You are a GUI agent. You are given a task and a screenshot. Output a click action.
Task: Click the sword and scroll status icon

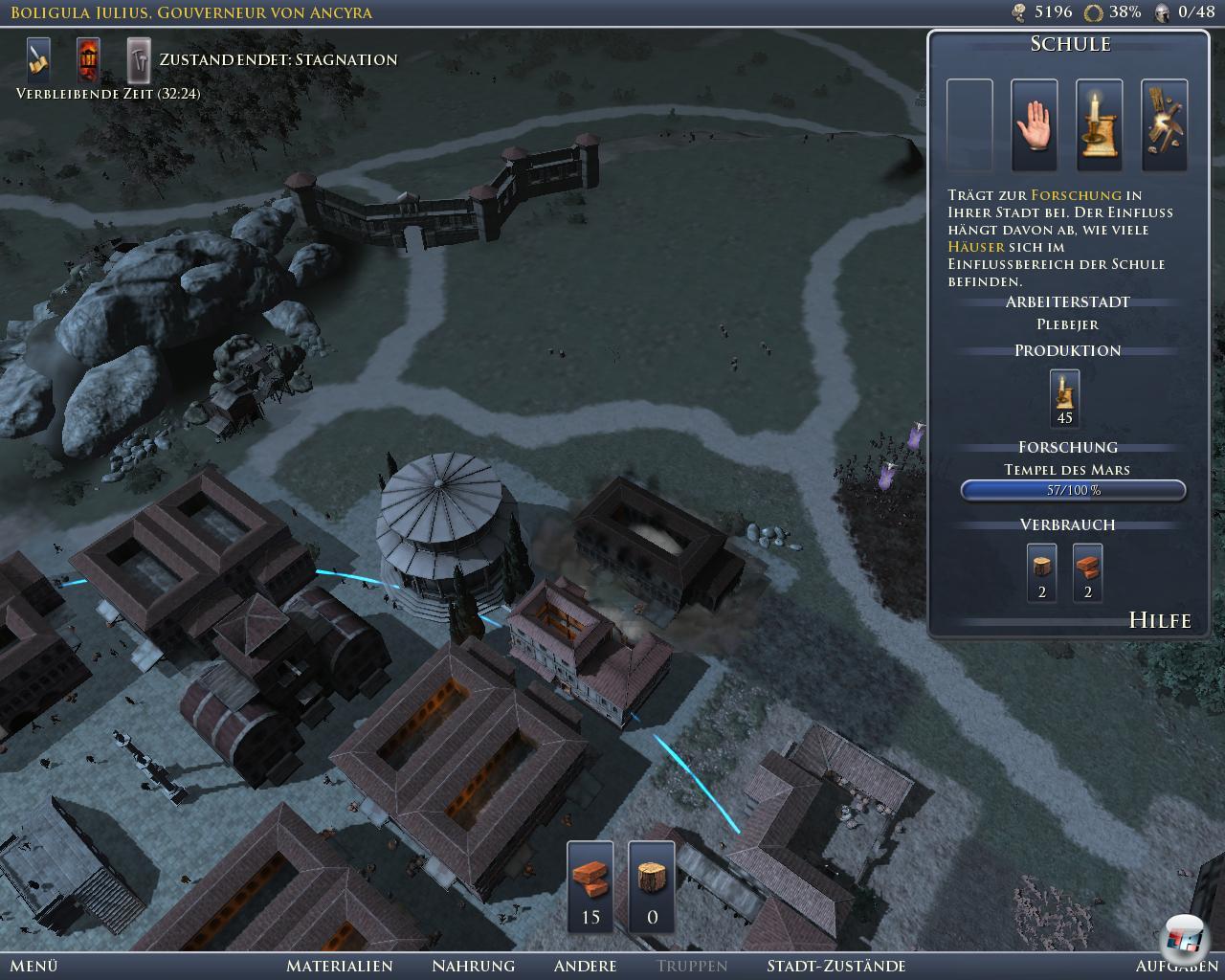38,60
